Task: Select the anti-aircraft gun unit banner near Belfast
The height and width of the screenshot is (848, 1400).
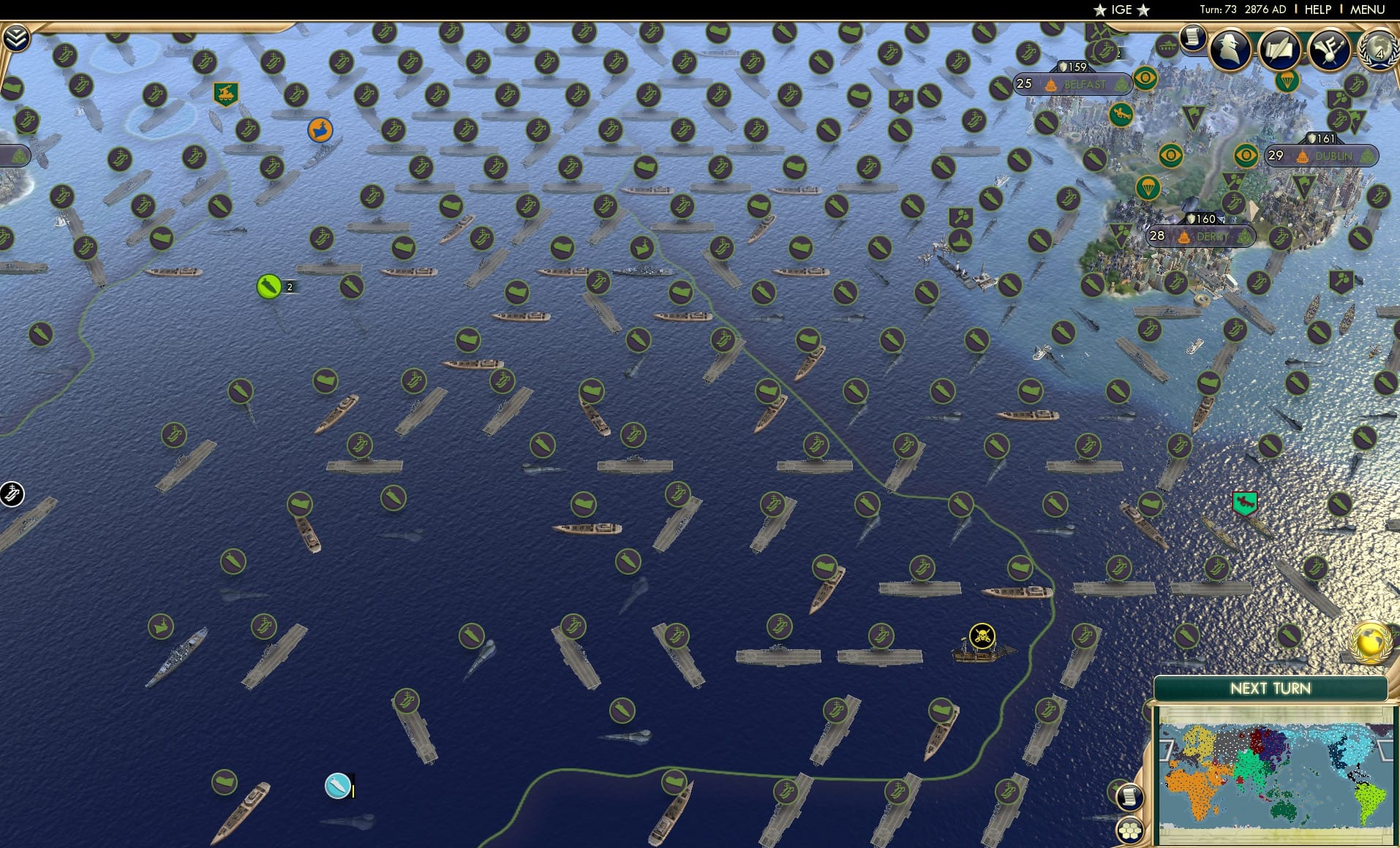Action: pyautogui.click(x=1118, y=115)
